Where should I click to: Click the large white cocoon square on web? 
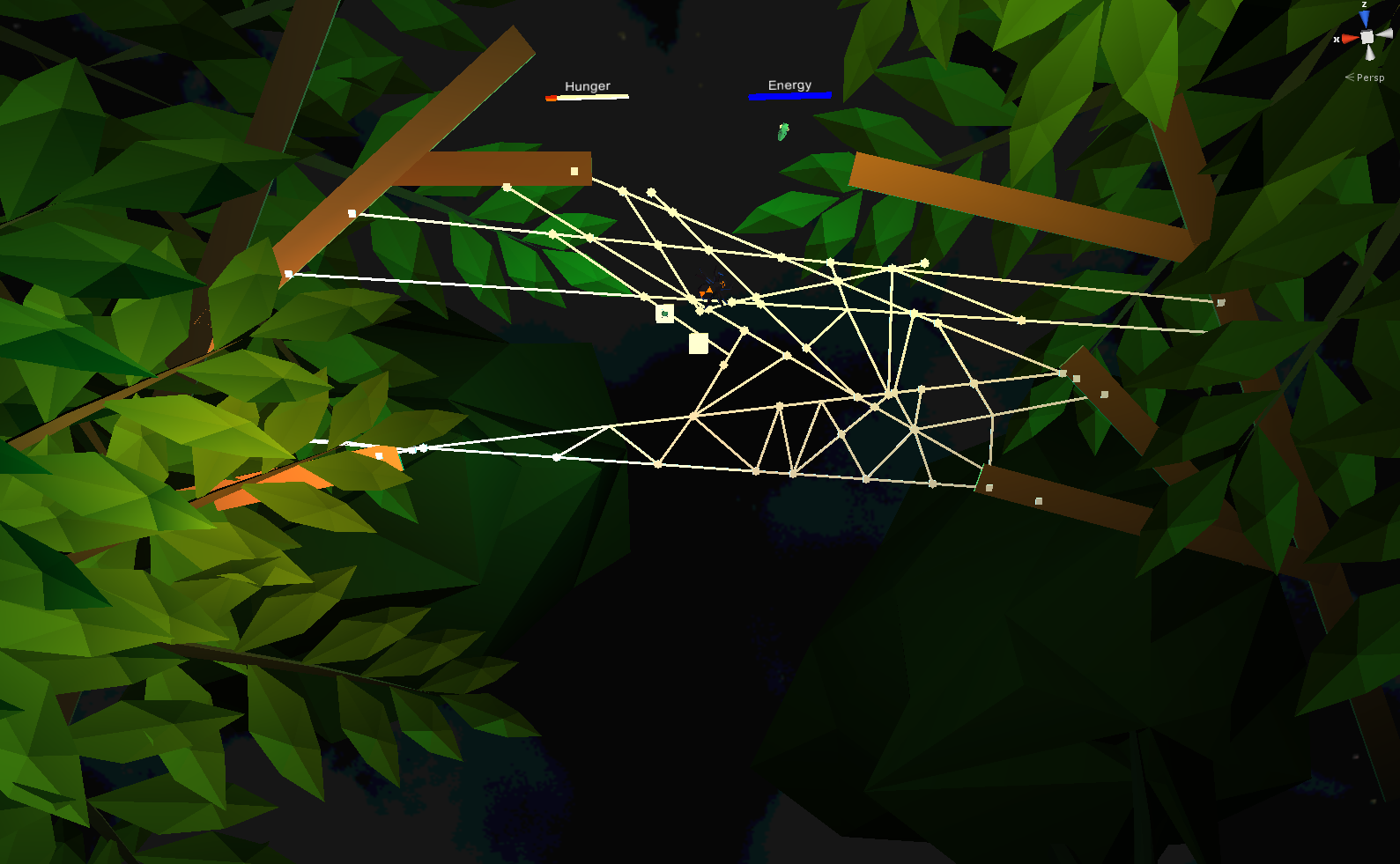tap(699, 343)
